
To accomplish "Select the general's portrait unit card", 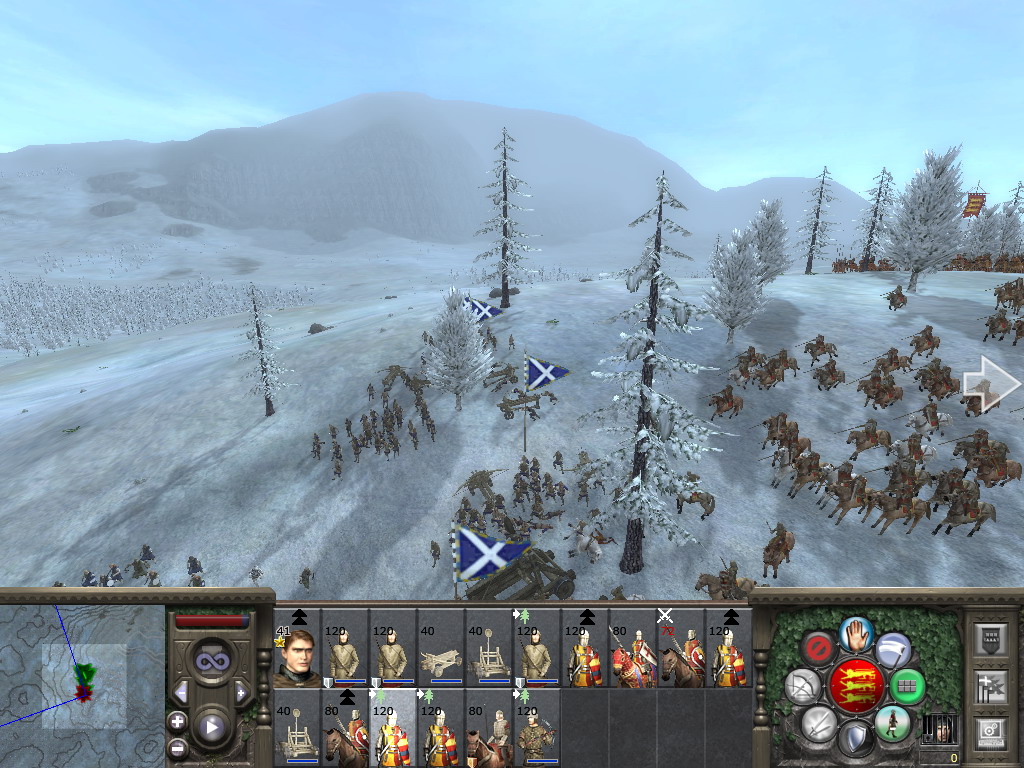I will coord(297,648).
